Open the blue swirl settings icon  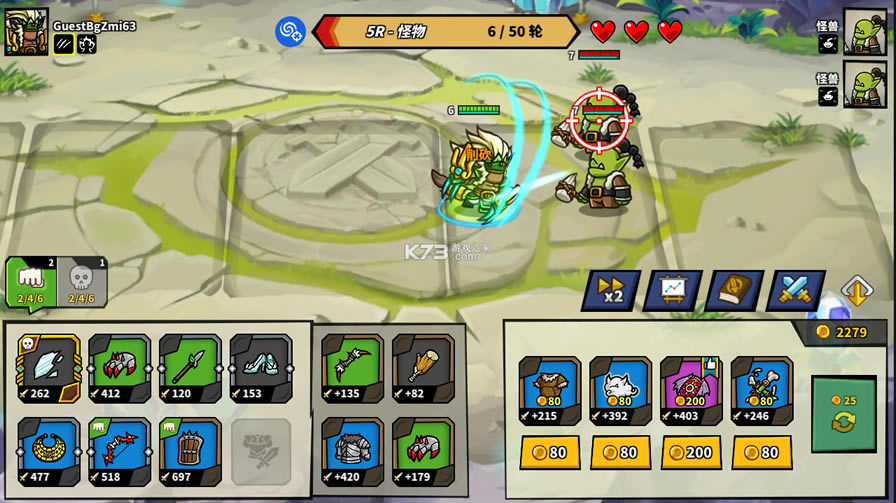pyautogui.click(x=290, y=31)
